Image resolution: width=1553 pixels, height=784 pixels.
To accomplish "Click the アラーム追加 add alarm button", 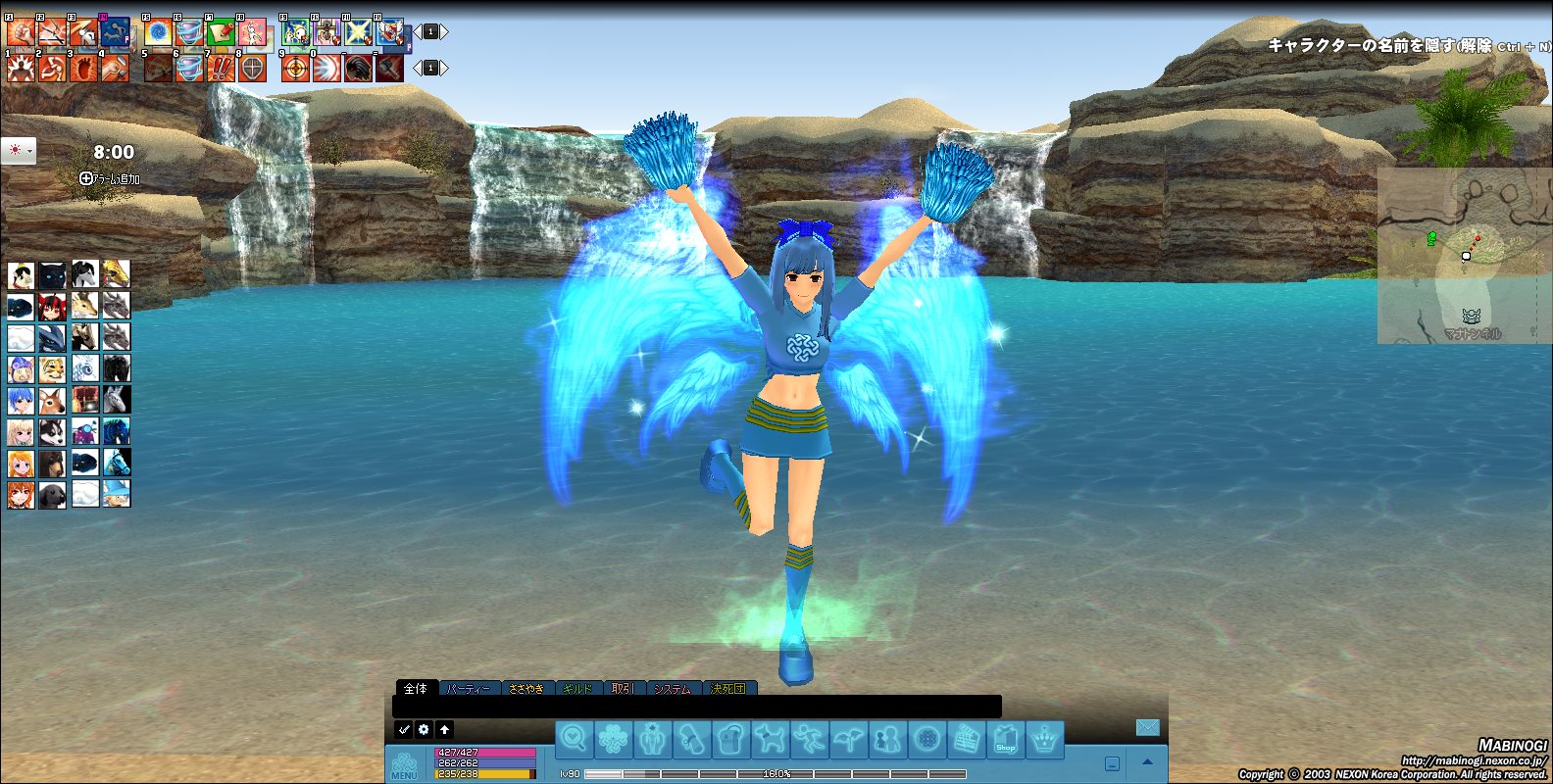I will [x=110, y=178].
